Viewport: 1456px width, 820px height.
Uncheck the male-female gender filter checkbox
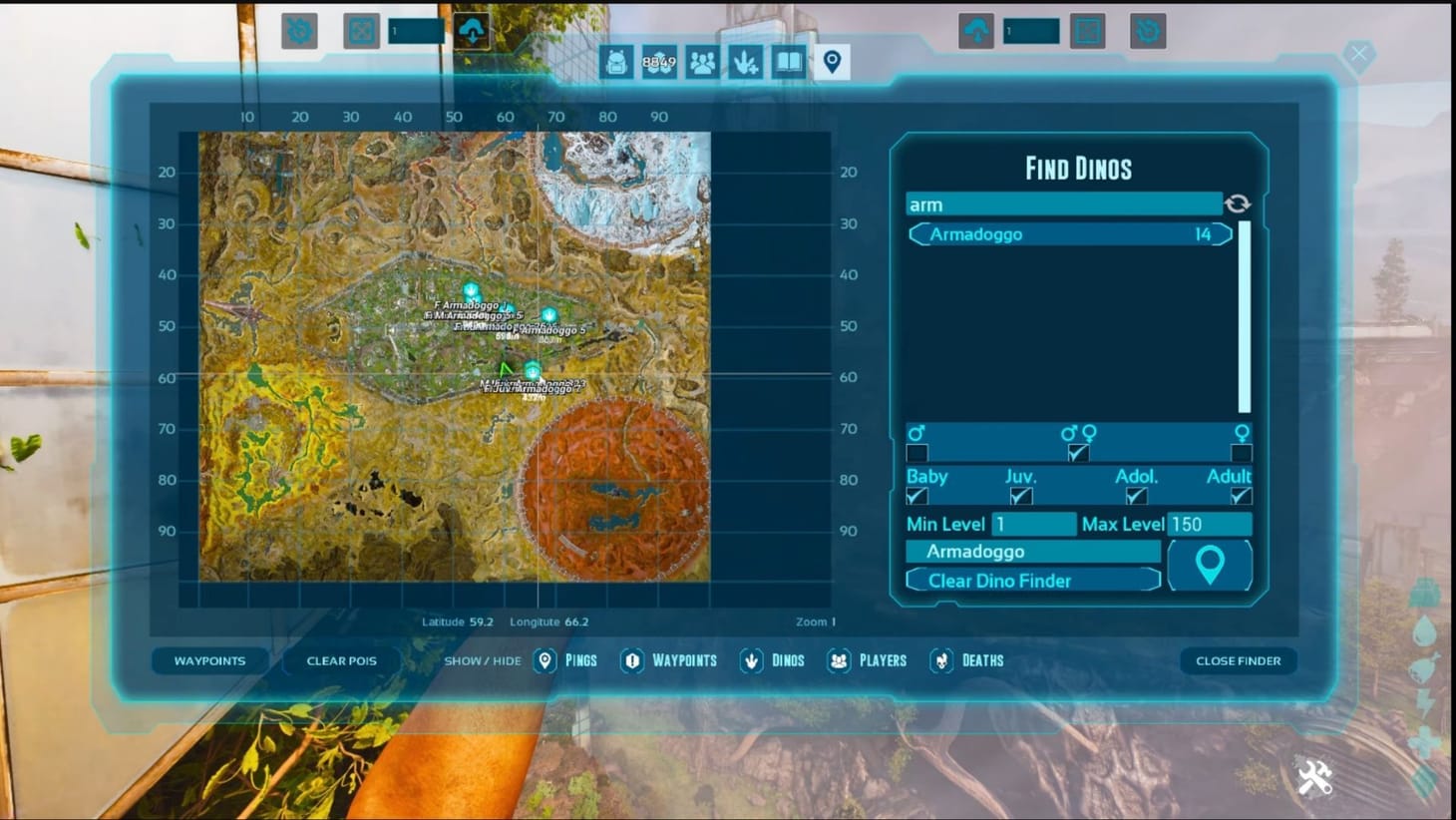[1076, 452]
